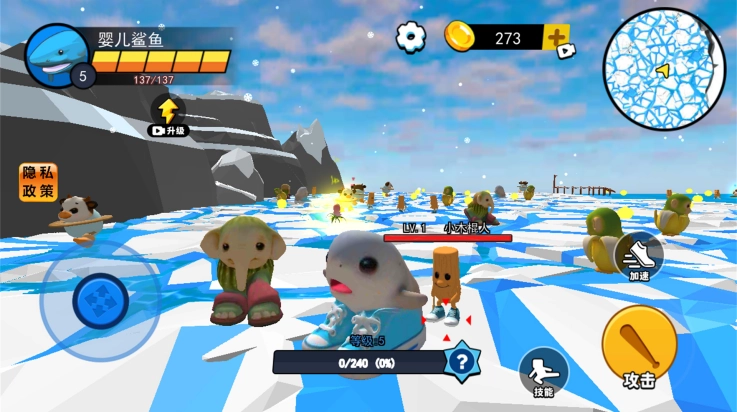737x412 pixels.
Task: Use the 技能 kick skill button
Action: tap(543, 371)
